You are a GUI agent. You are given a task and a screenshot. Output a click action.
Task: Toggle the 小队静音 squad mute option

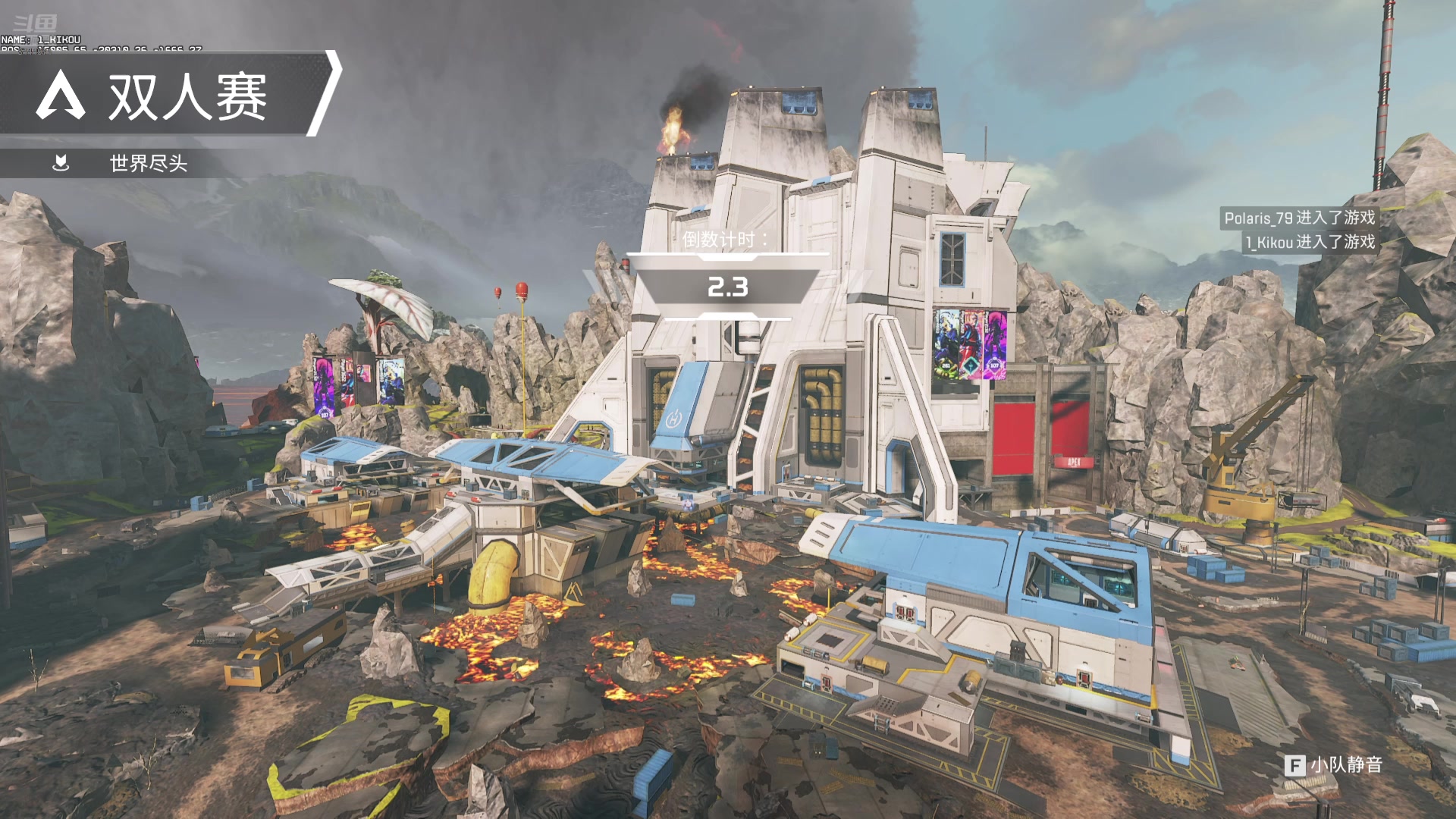point(1333,764)
